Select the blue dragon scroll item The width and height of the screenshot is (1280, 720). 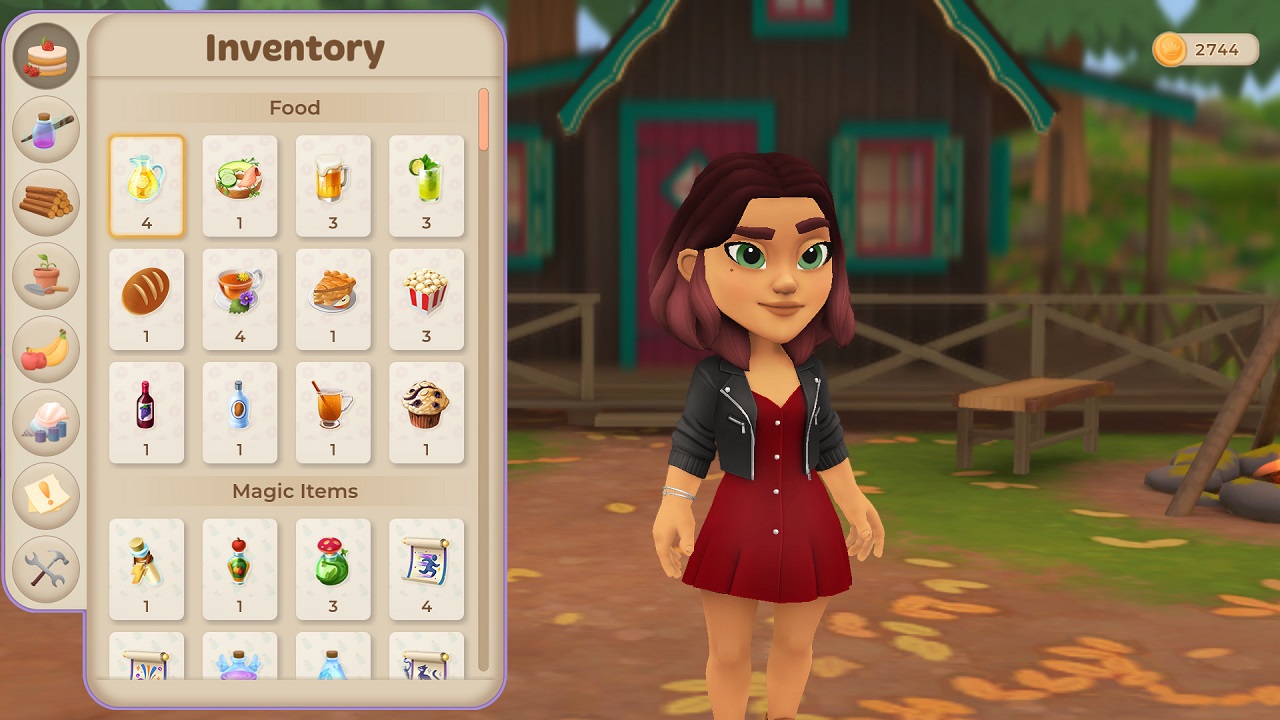426,568
